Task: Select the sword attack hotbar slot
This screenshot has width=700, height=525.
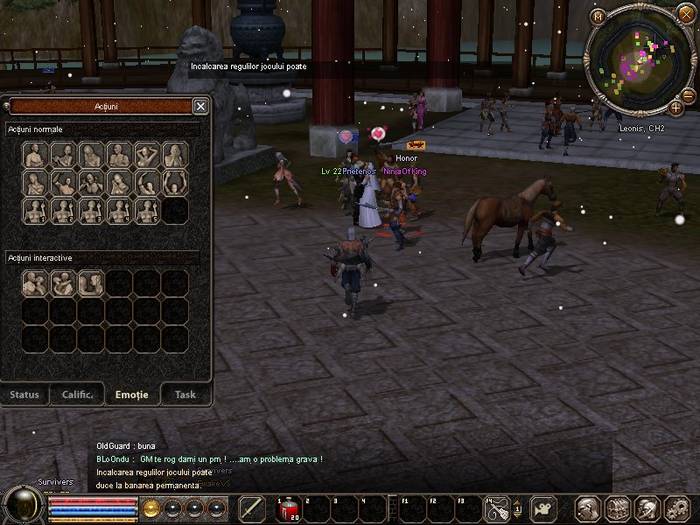Action: click(252, 509)
